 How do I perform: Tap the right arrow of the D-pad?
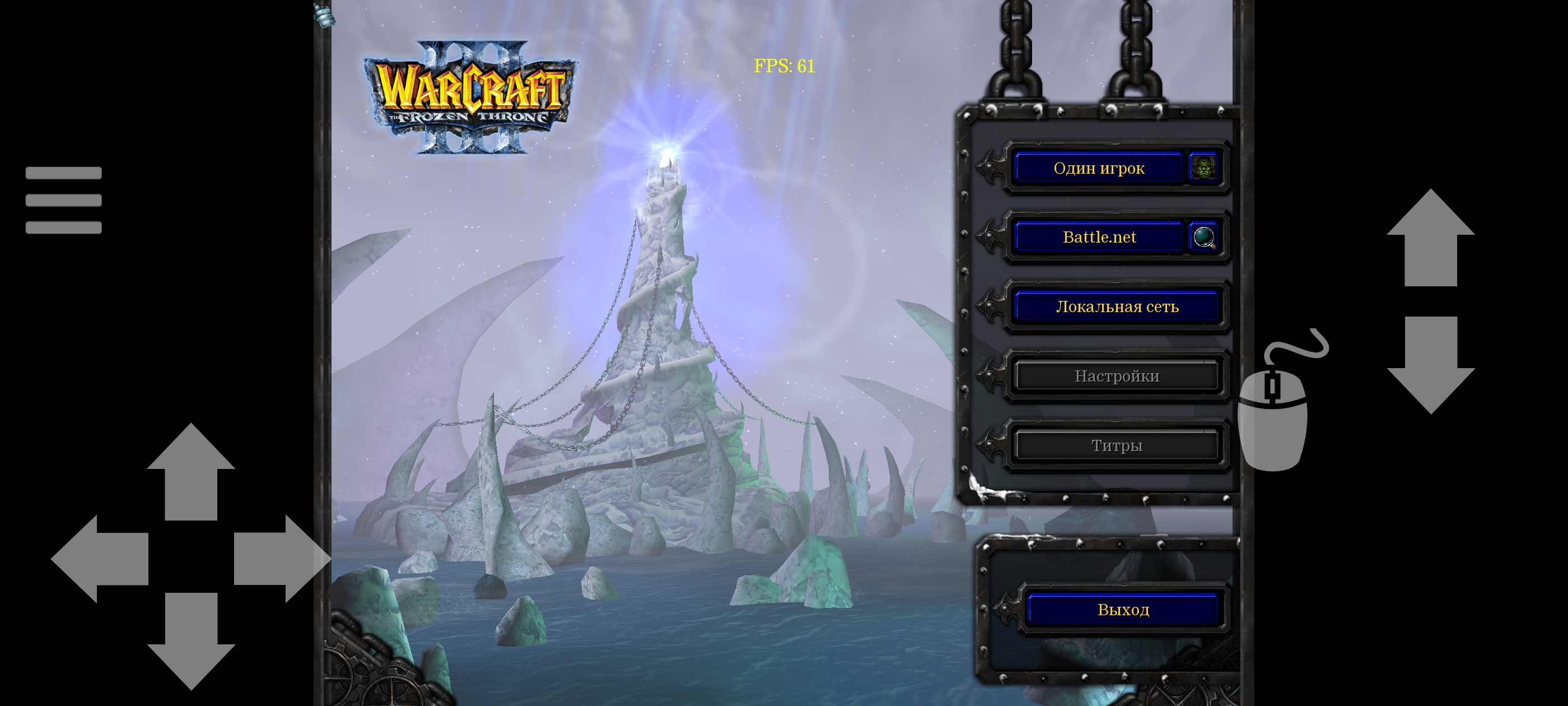(x=280, y=559)
